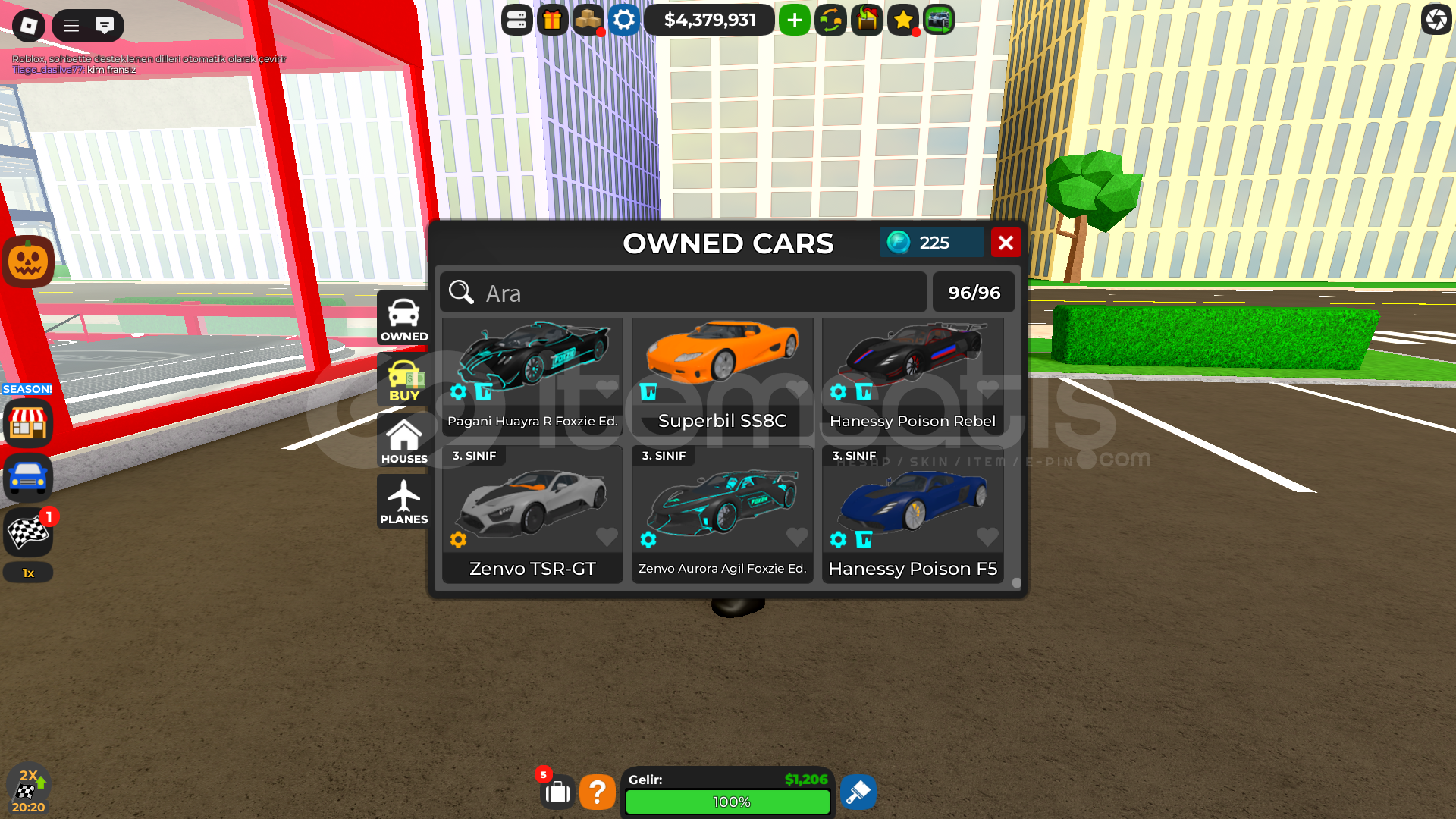
Task: Click the trade/exchange arrows icon
Action: click(x=830, y=20)
